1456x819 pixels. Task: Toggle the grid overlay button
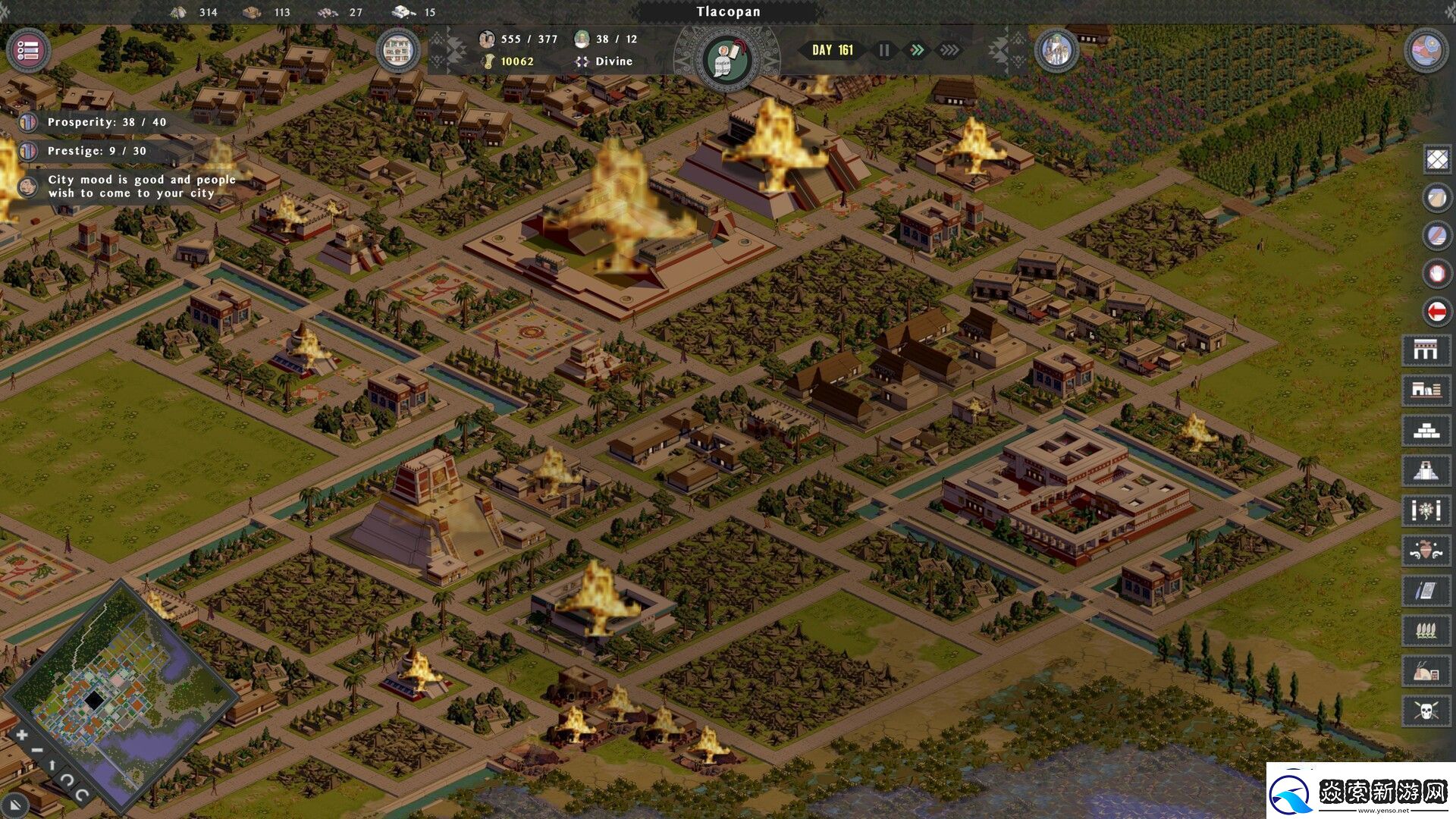[x=1437, y=159]
